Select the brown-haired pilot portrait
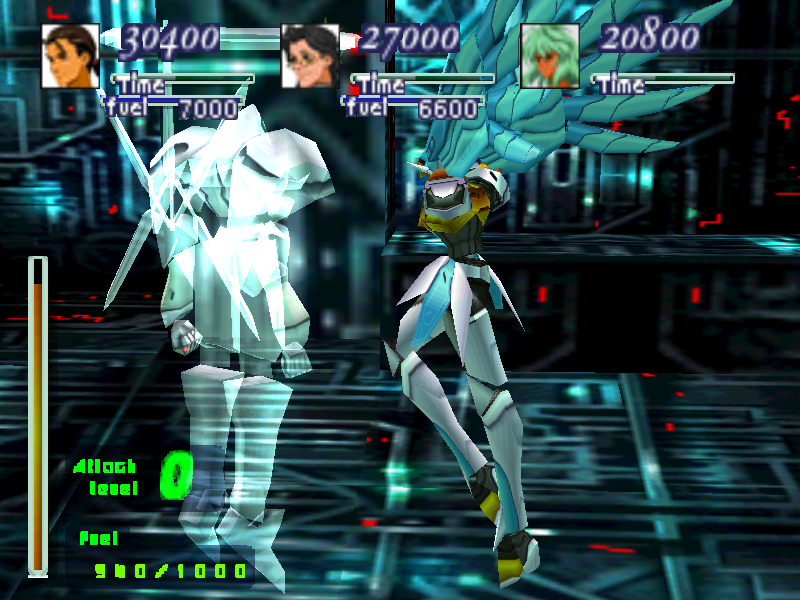 pyautogui.click(x=70, y=55)
